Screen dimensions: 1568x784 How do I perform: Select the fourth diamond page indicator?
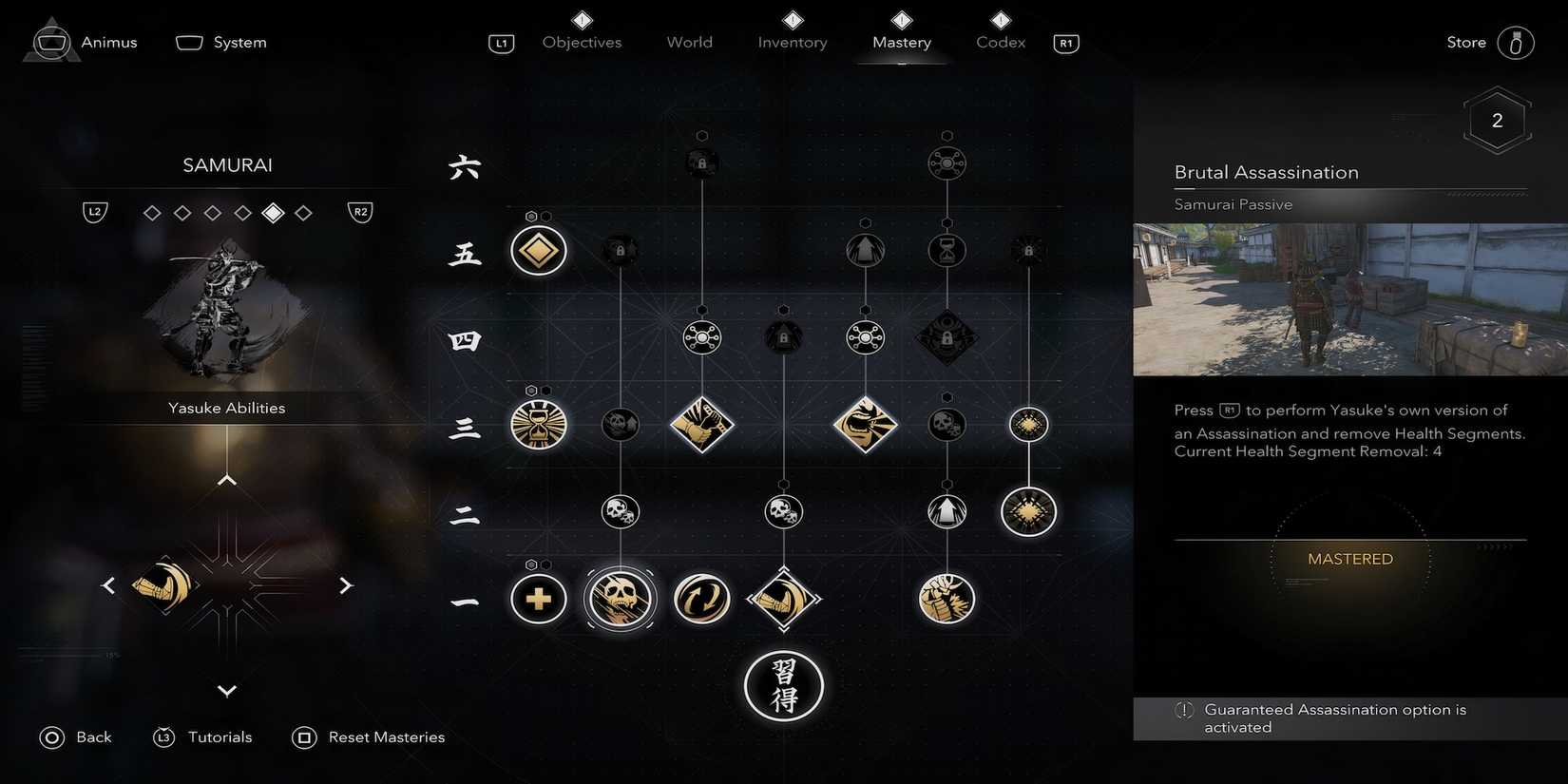tap(243, 212)
